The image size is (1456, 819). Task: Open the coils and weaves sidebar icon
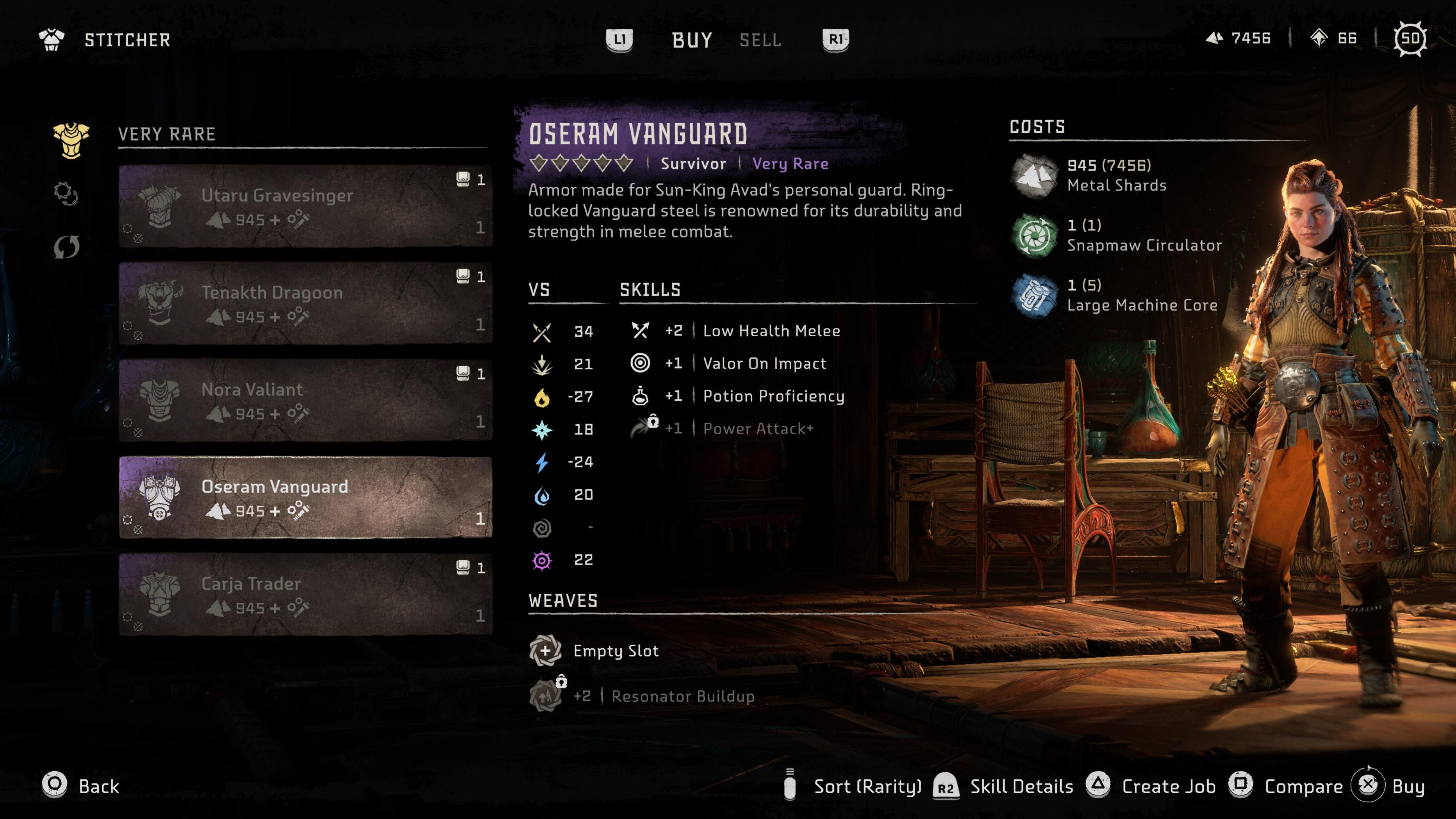click(x=68, y=194)
